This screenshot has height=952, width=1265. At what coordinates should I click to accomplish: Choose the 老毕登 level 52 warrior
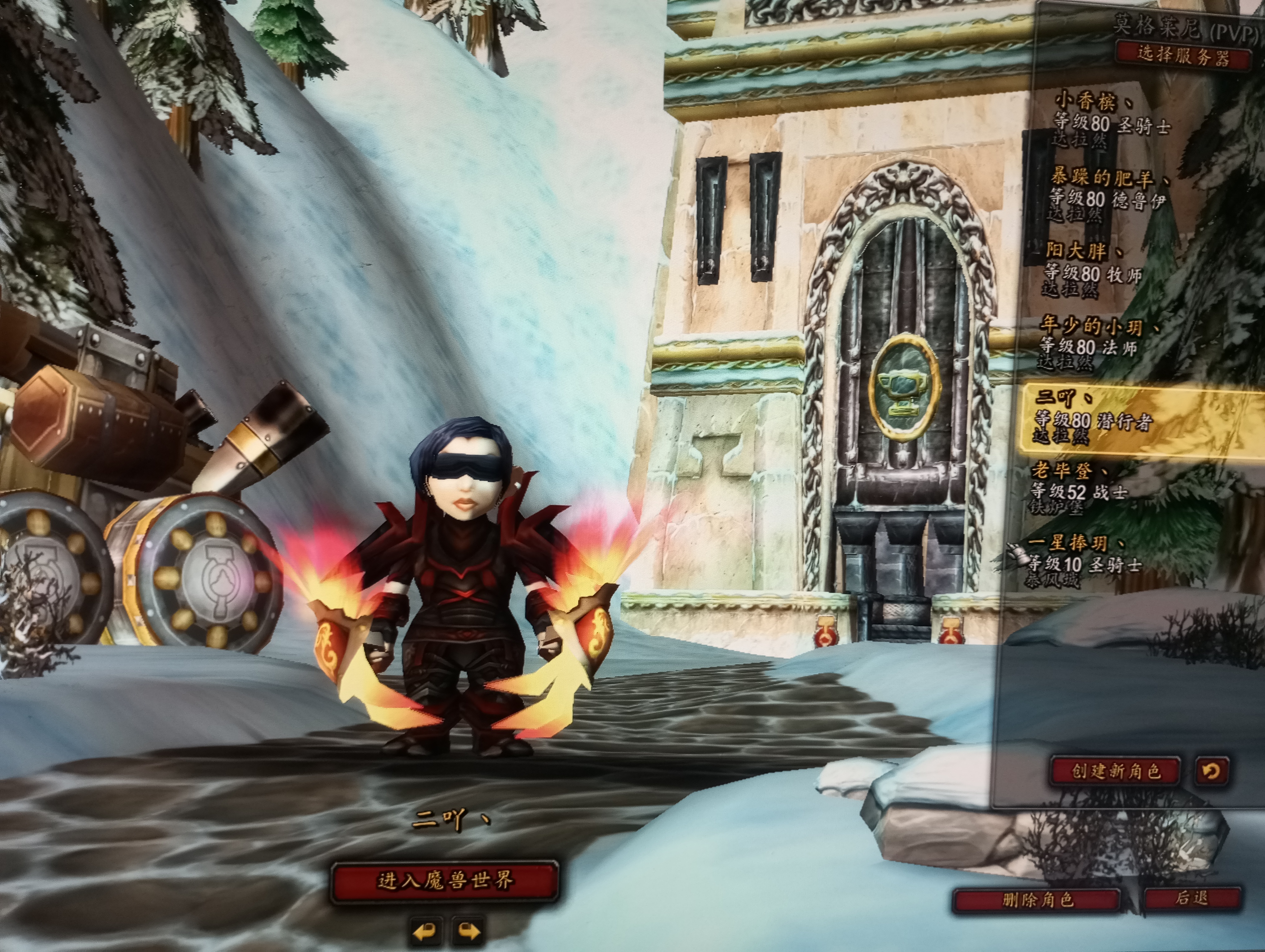click(x=1081, y=489)
